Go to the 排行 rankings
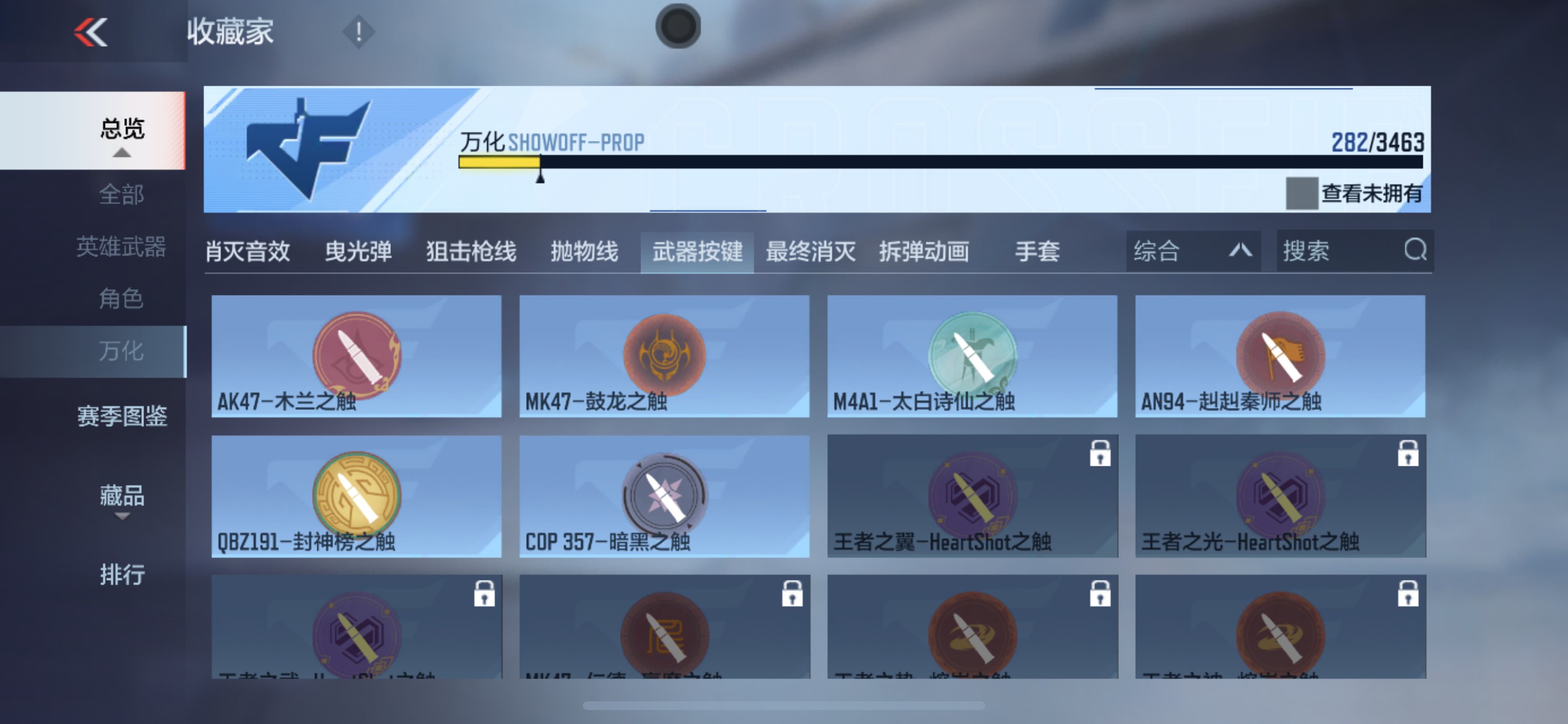 point(122,573)
